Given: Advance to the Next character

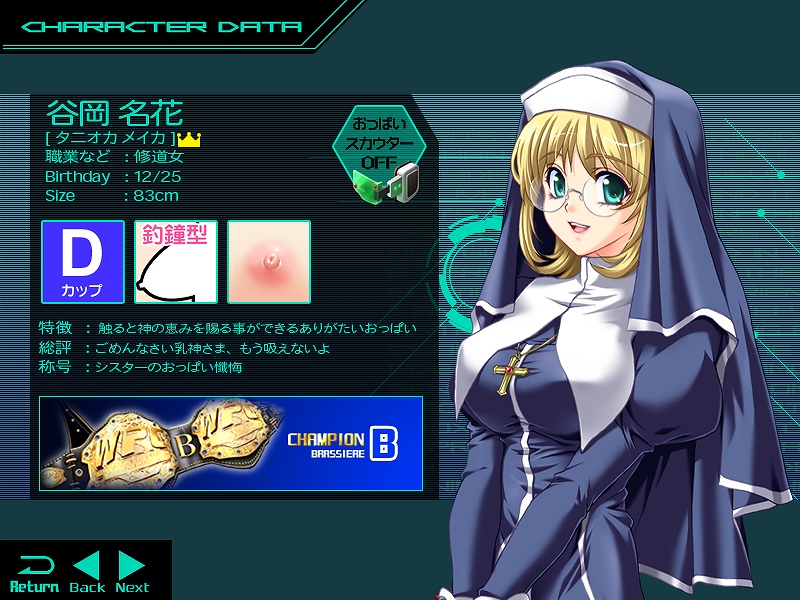Looking at the screenshot, I should [132, 573].
